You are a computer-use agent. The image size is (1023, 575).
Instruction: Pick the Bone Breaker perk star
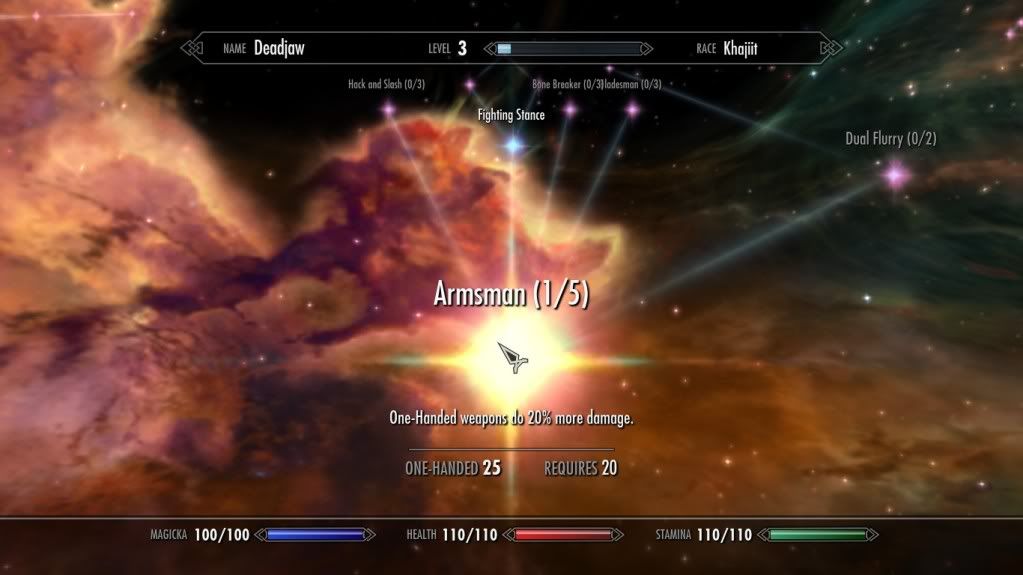(x=570, y=109)
